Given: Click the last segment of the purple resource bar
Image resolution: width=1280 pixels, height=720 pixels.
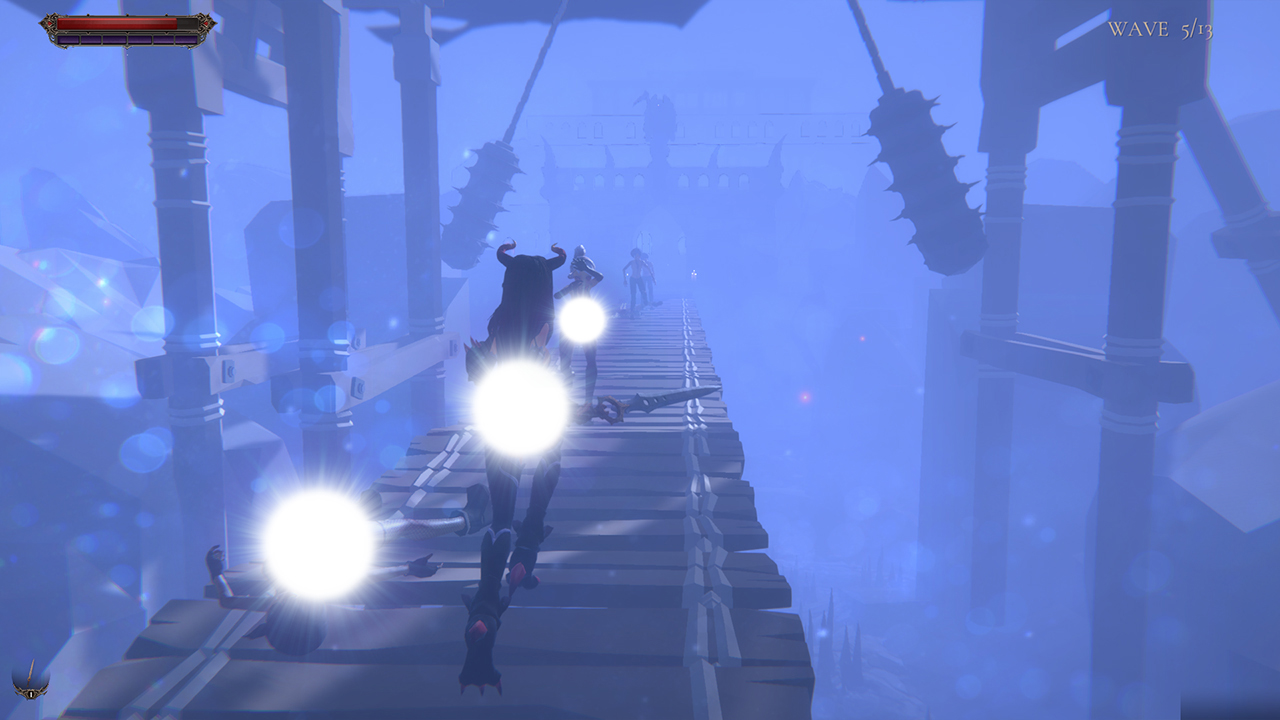Looking at the screenshot, I should coord(187,40).
